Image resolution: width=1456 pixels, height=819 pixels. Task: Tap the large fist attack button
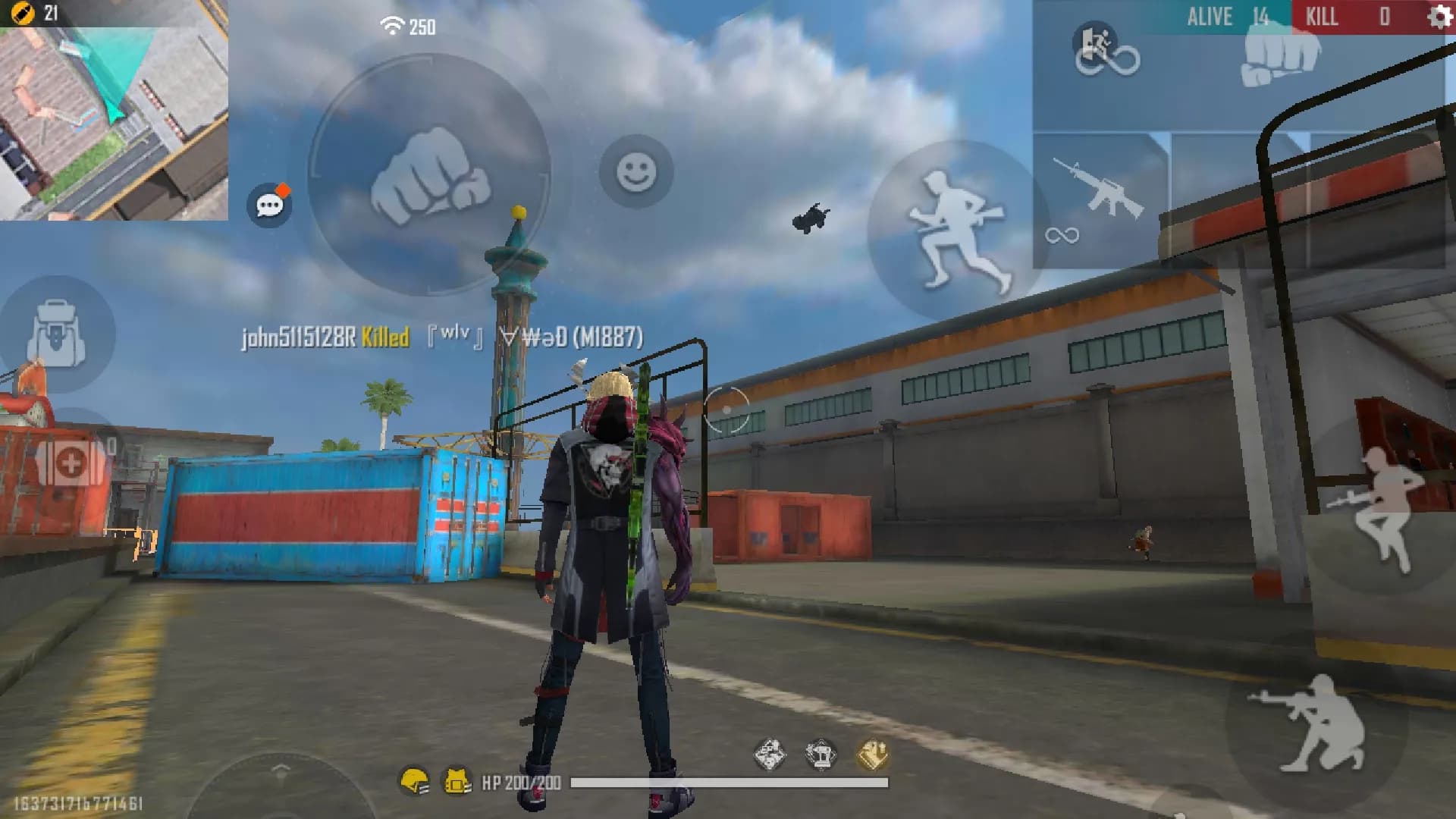430,176
